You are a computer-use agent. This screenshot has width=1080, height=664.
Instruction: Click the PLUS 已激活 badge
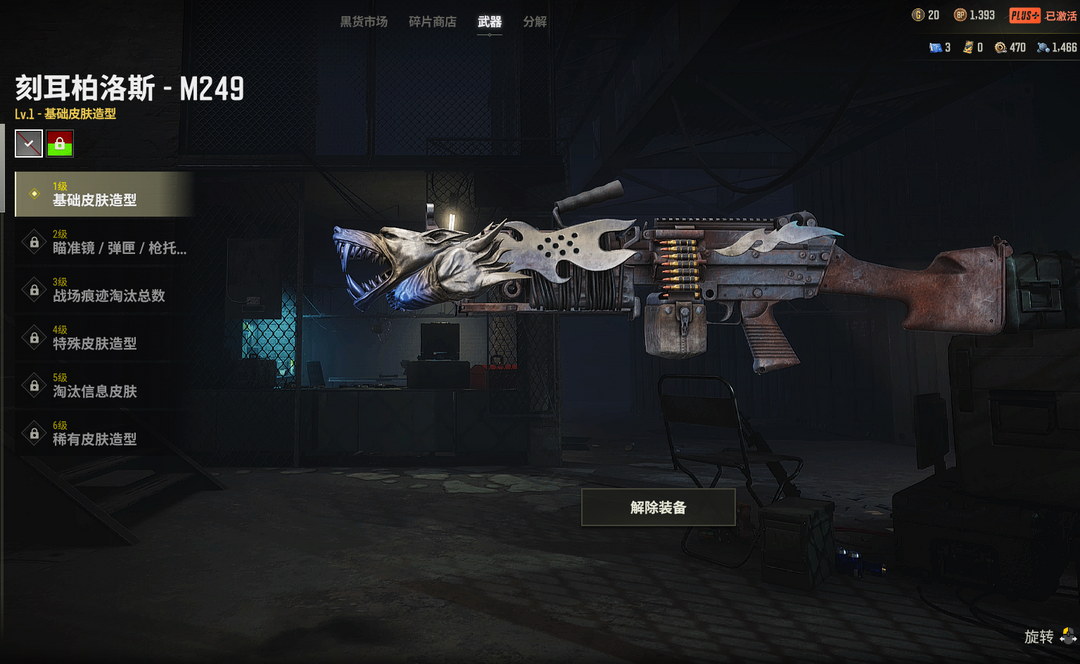pos(1042,15)
